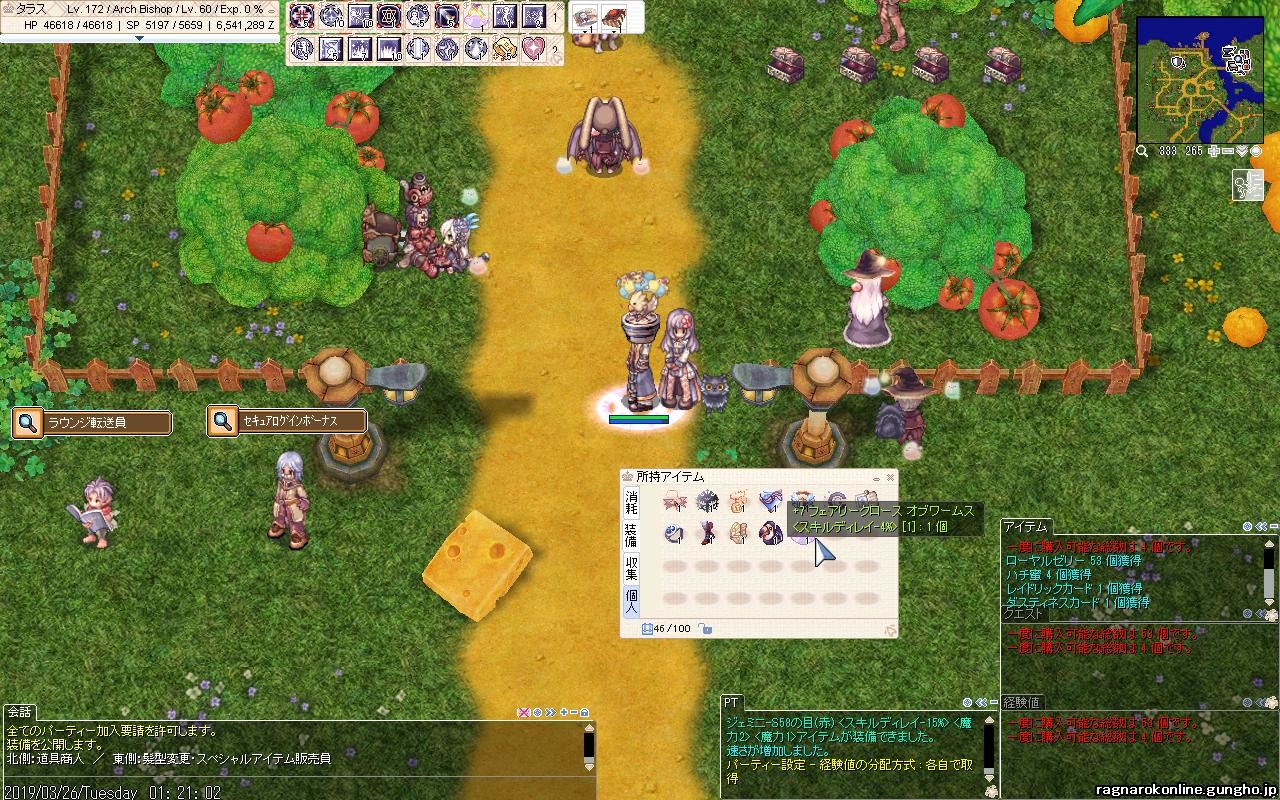Image resolution: width=1280 pixels, height=800 pixels.
Task: Minimize the 所持アイテム inventory window
Action: point(876,478)
